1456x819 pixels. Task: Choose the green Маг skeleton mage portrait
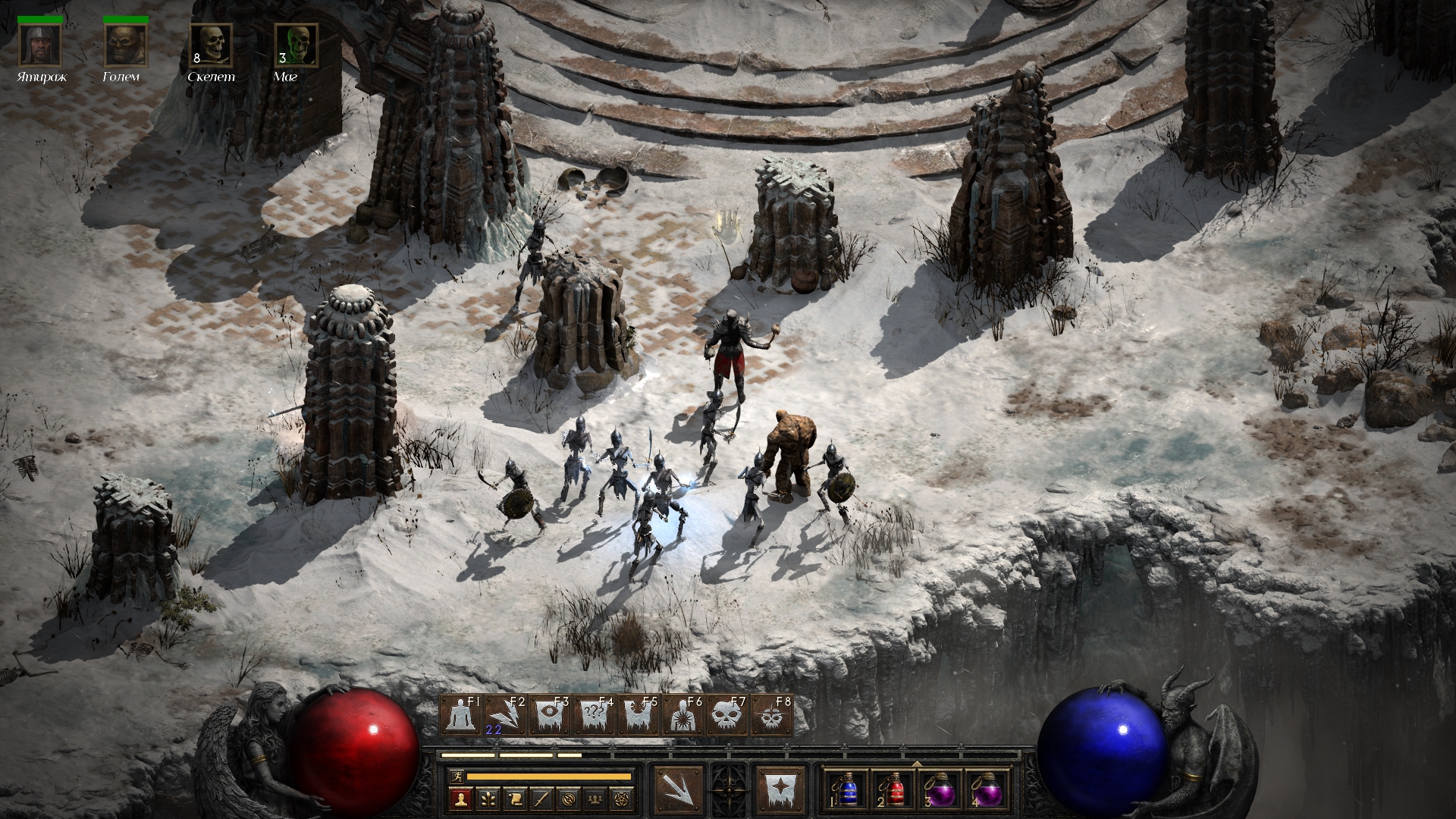296,45
